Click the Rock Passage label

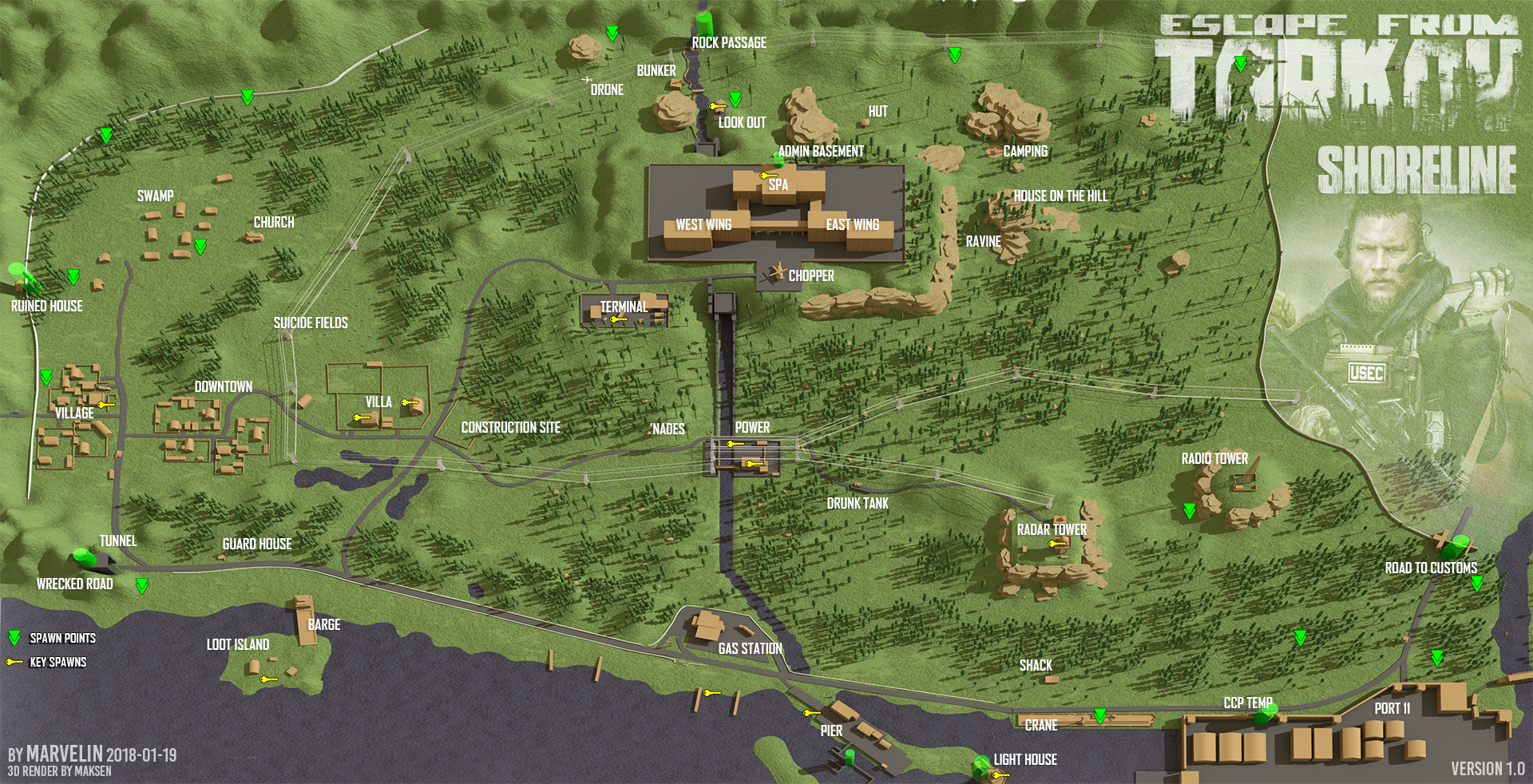(x=729, y=42)
